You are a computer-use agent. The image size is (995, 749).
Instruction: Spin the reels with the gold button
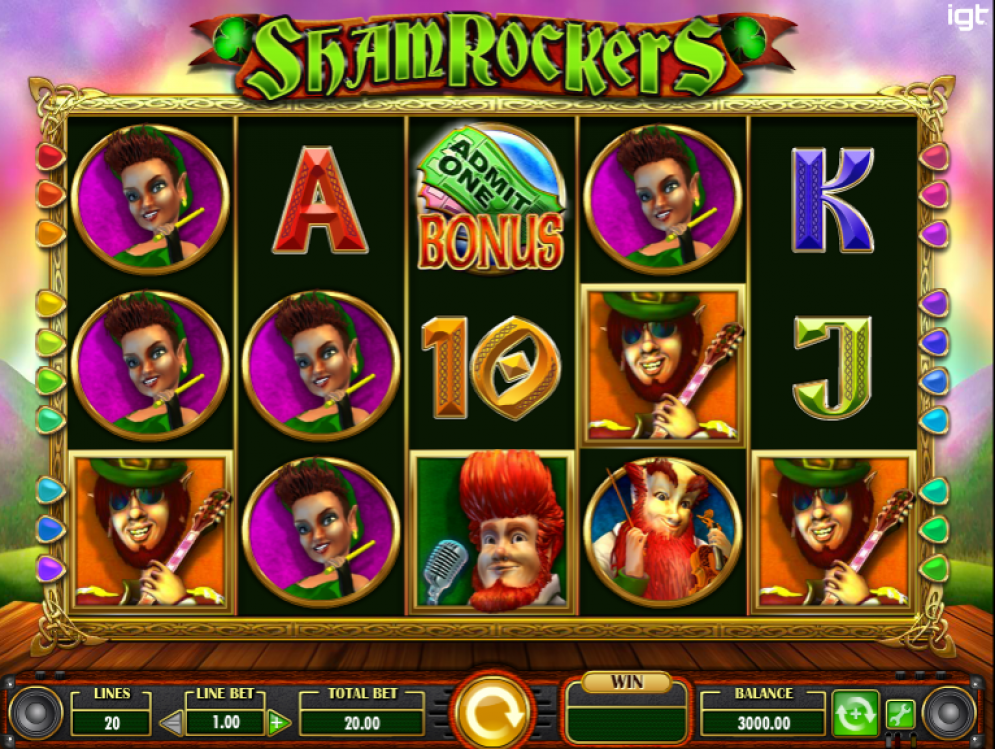pyautogui.click(x=492, y=711)
